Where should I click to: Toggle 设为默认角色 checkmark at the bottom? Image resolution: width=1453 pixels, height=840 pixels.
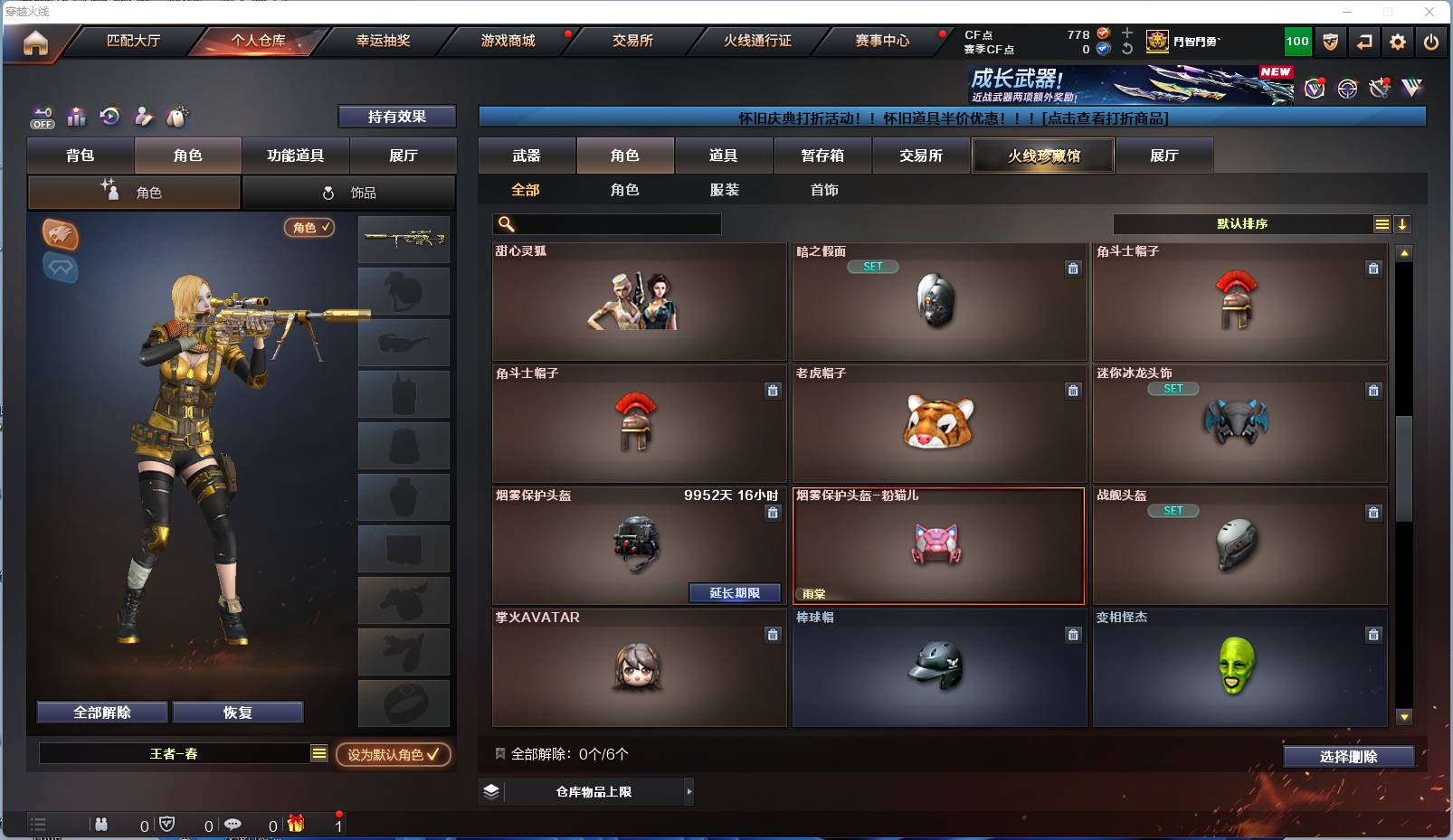click(393, 756)
